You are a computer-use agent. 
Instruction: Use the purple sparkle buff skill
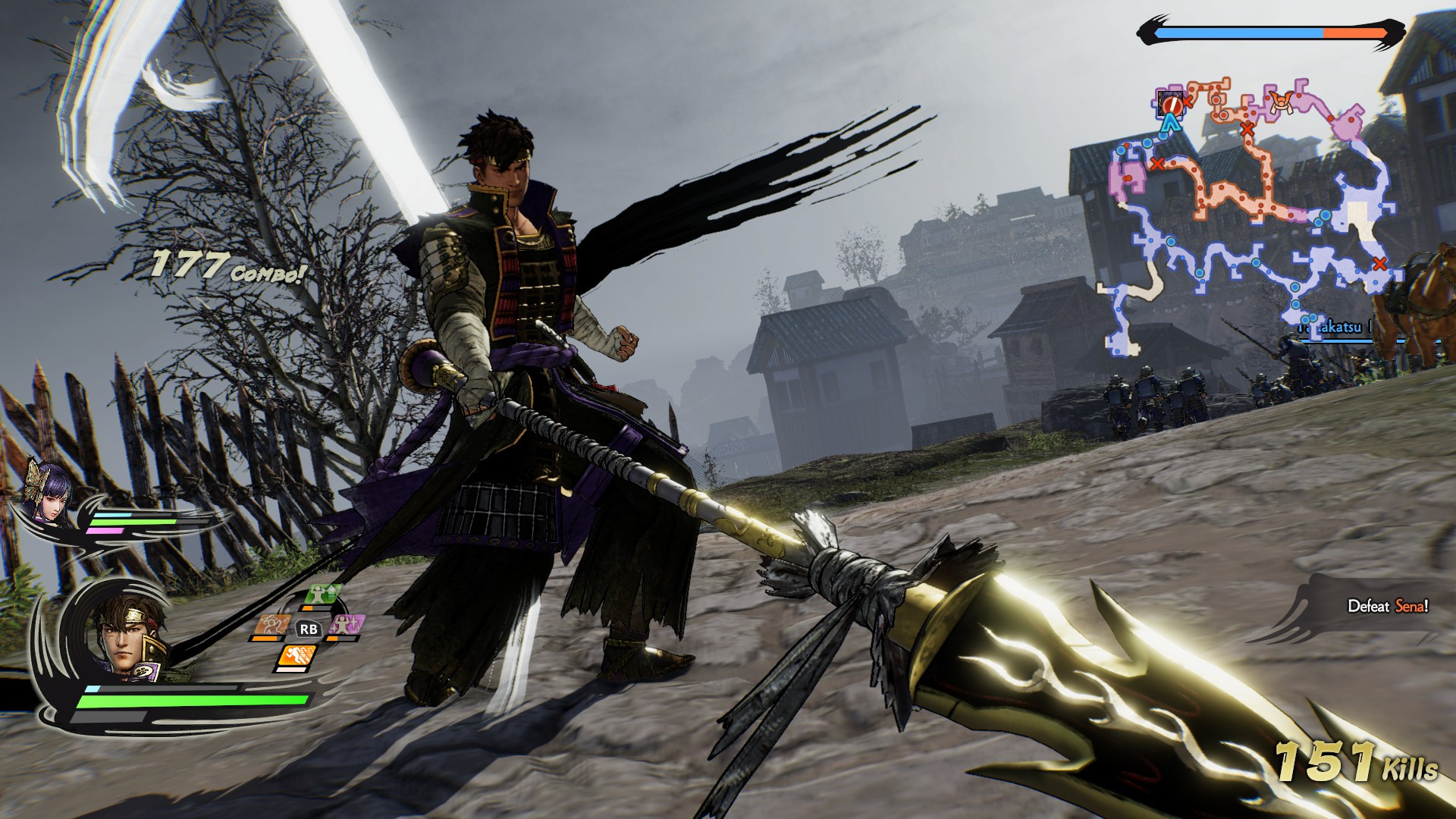point(348,626)
